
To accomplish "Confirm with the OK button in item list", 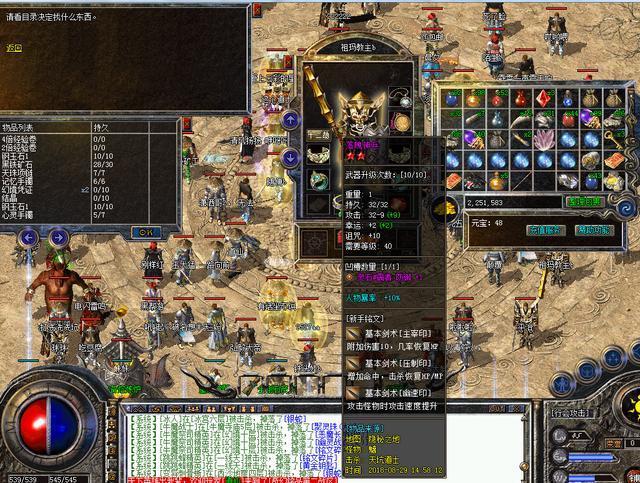I will point(145,232).
